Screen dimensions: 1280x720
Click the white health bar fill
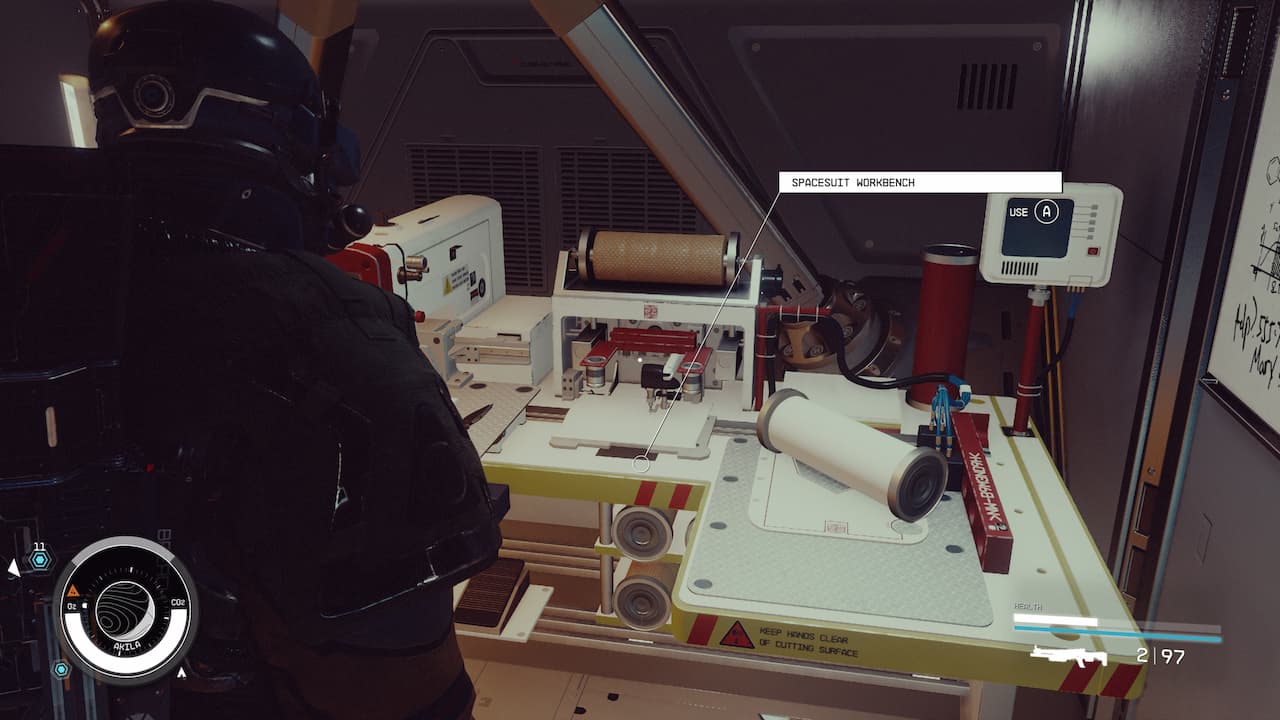pos(1054,618)
